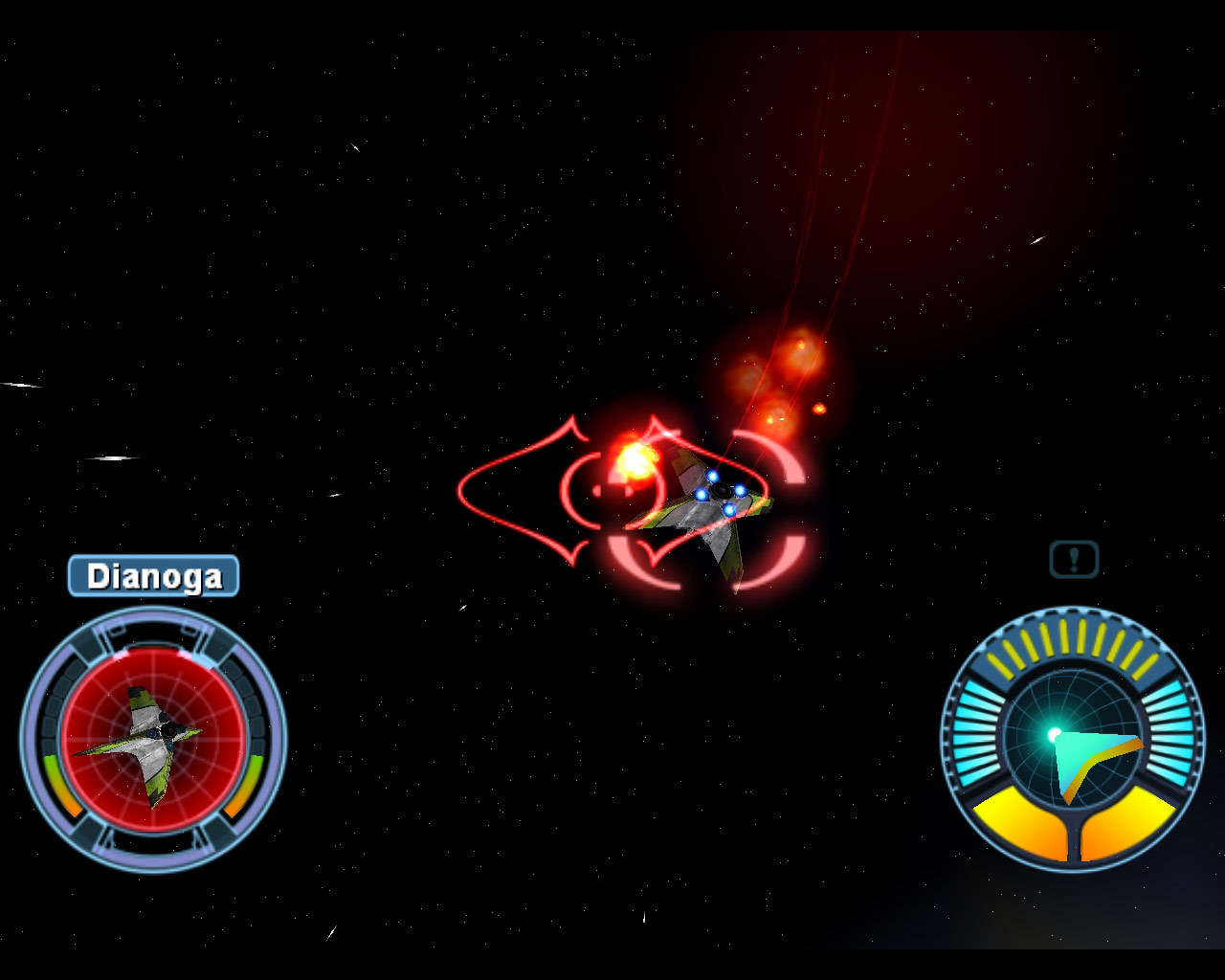Click the exclamation alert icon
The height and width of the screenshot is (980, 1225).
[x=1072, y=558]
